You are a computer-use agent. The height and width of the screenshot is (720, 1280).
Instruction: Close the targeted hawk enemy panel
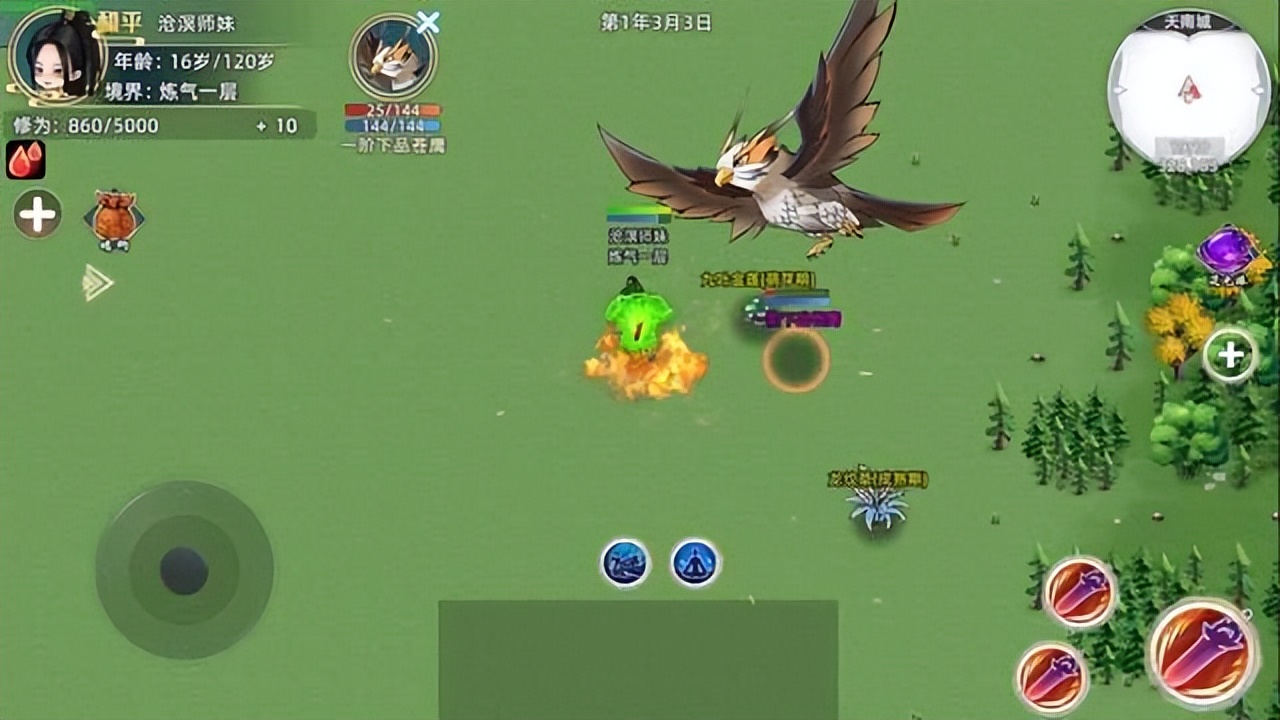pyautogui.click(x=428, y=22)
